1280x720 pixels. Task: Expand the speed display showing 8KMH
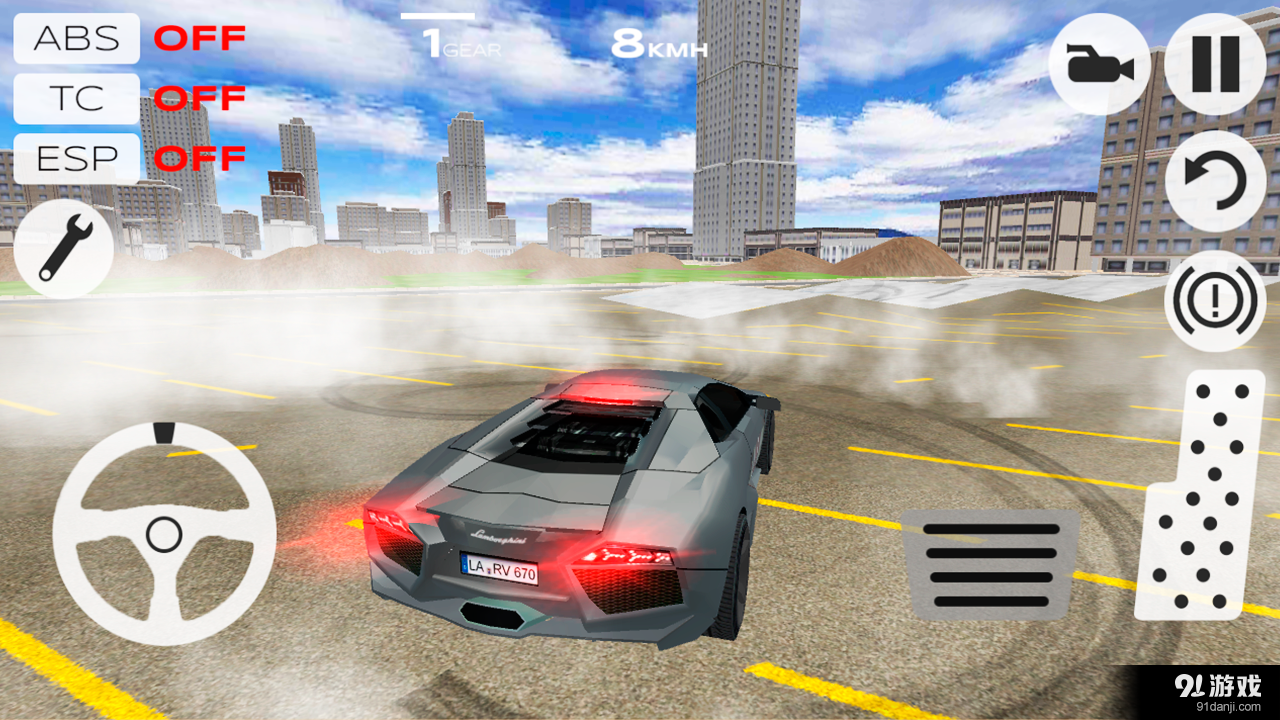point(660,42)
